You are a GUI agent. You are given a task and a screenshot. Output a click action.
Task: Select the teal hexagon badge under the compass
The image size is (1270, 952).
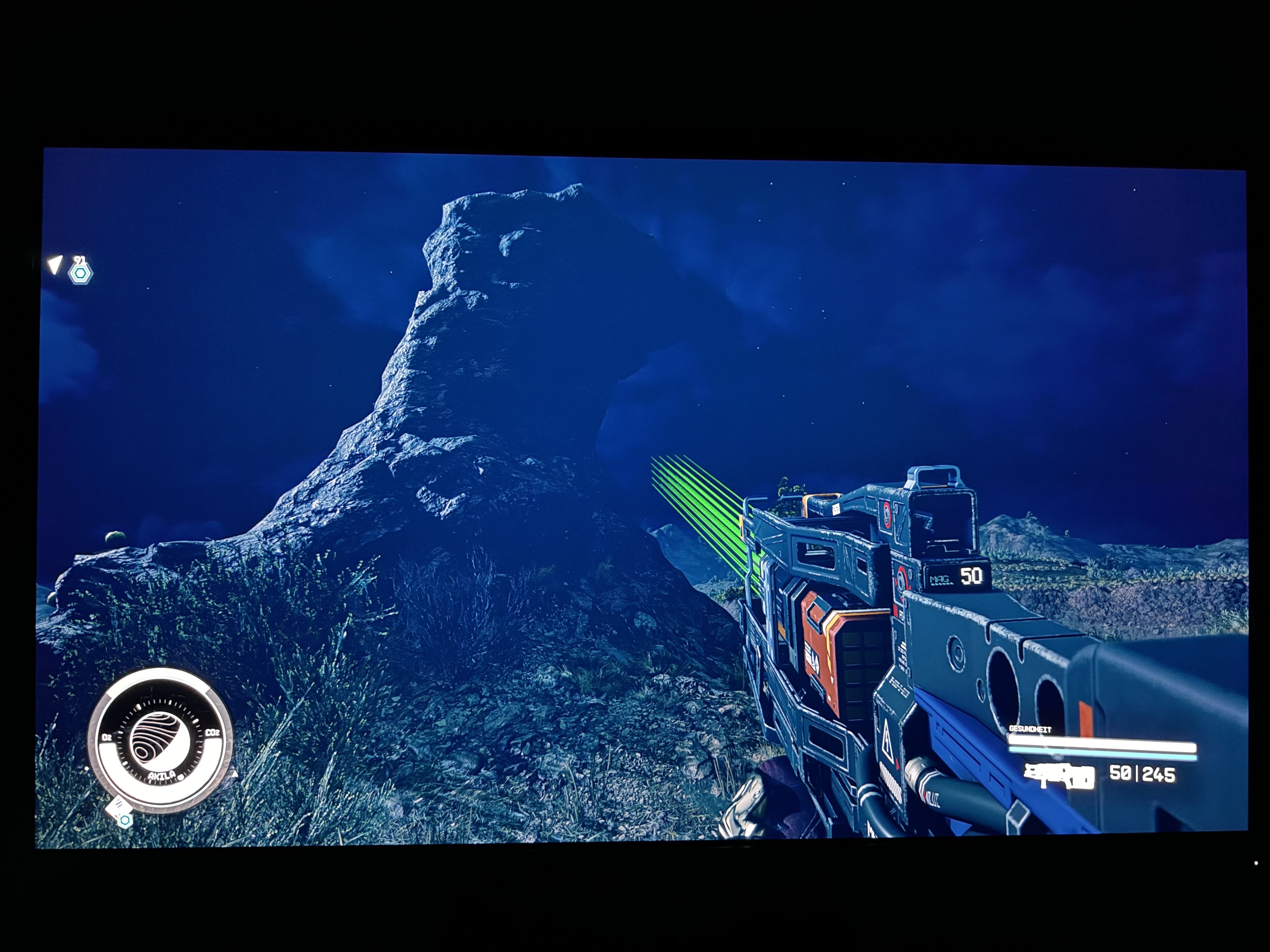tap(125, 820)
